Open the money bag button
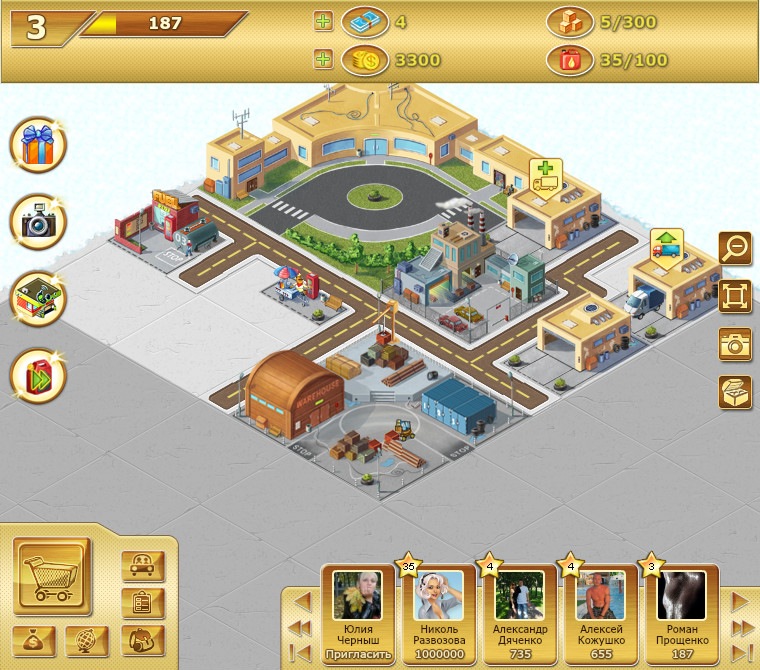 pos(33,641)
